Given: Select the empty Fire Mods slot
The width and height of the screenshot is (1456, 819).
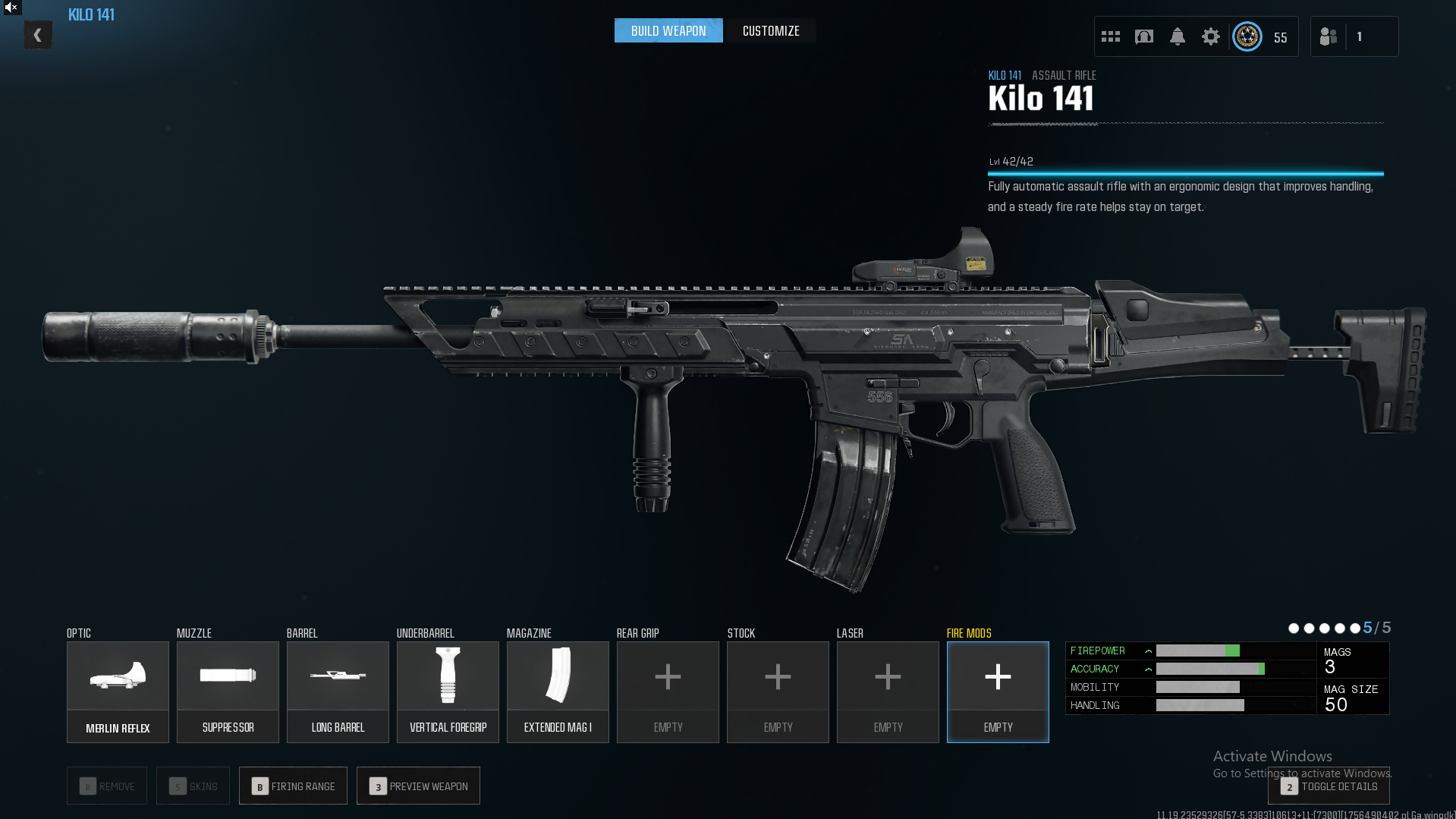Looking at the screenshot, I should point(998,691).
